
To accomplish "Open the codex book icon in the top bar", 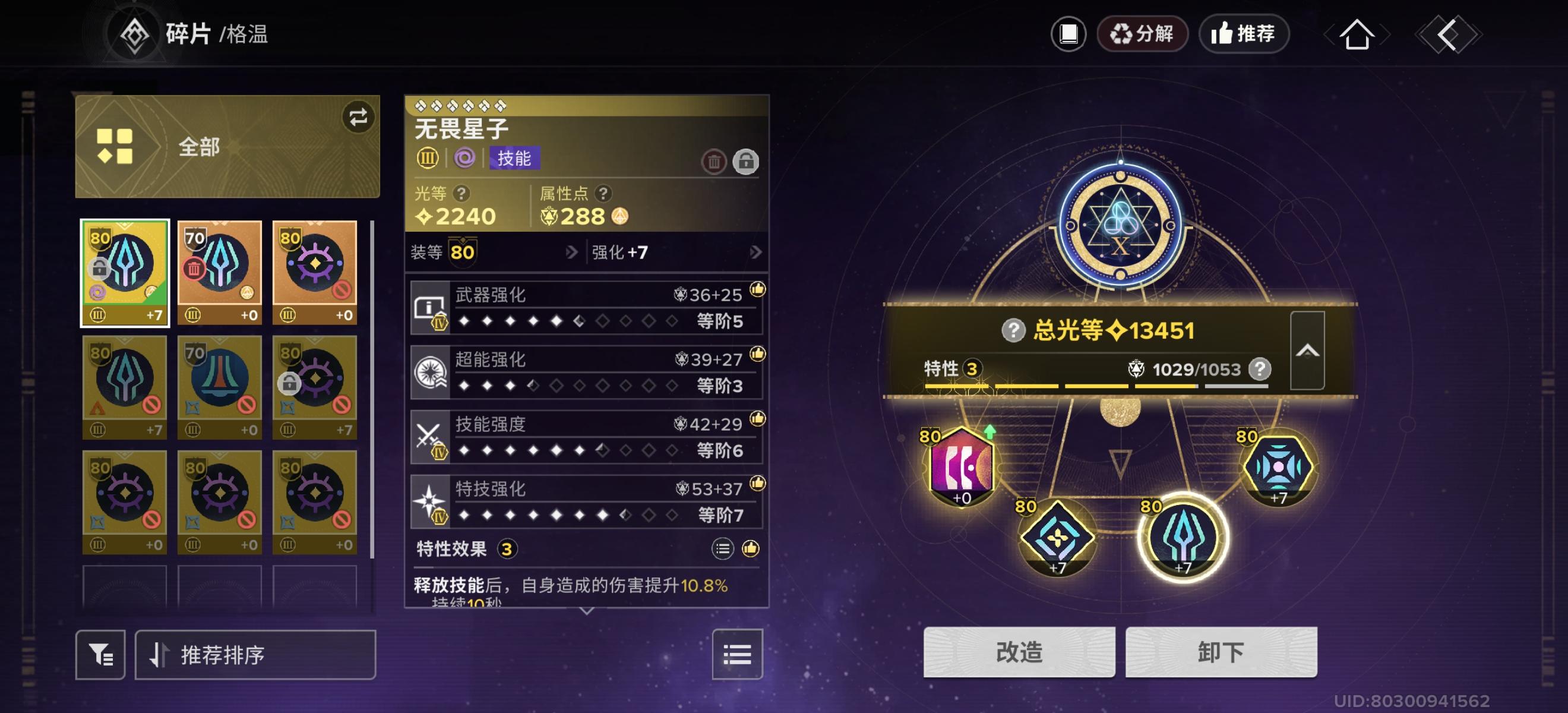I will click(1070, 34).
